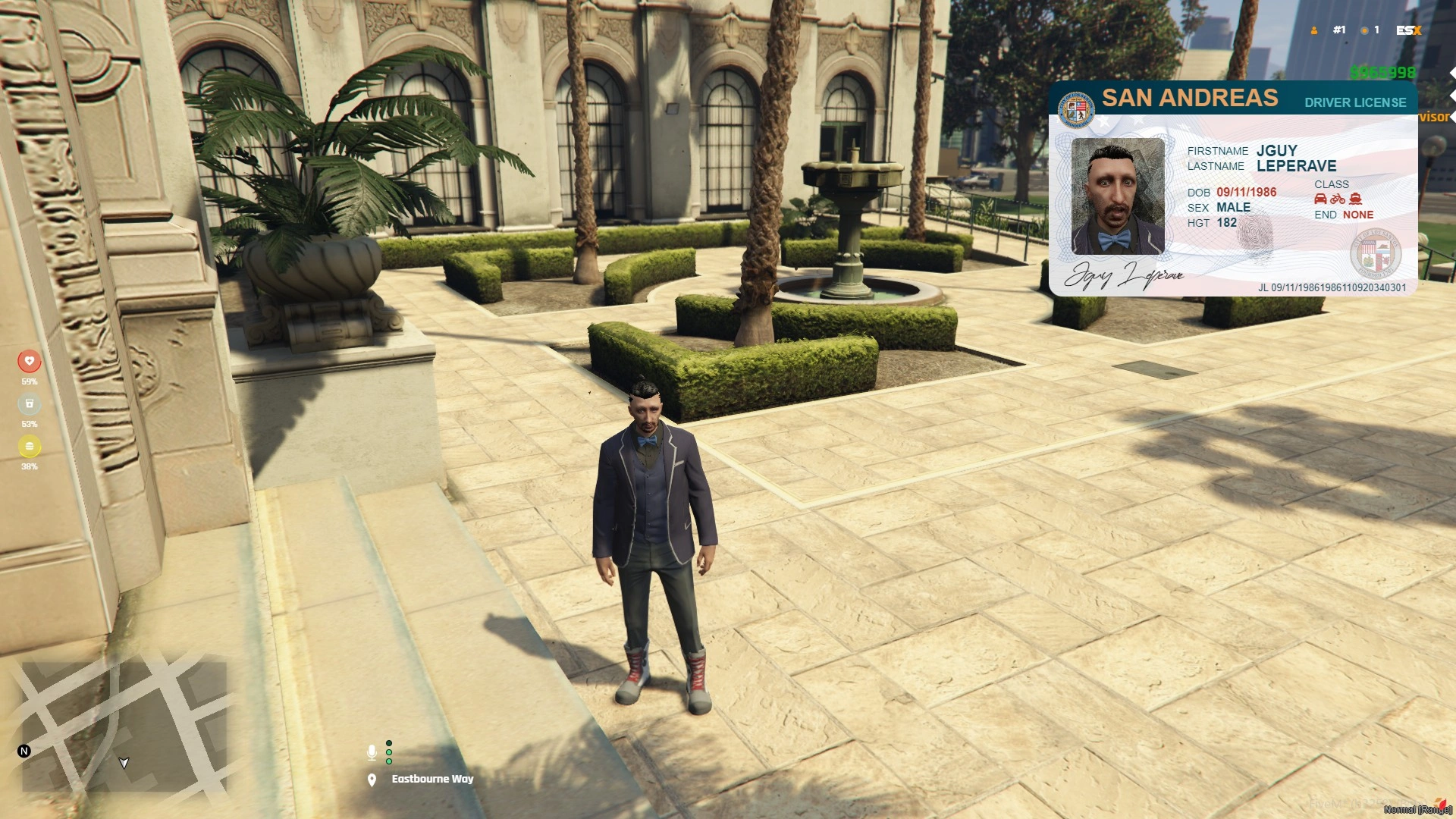Click the license holder's portrait photo
Screen dimensions: 1456x819
coord(1117,196)
